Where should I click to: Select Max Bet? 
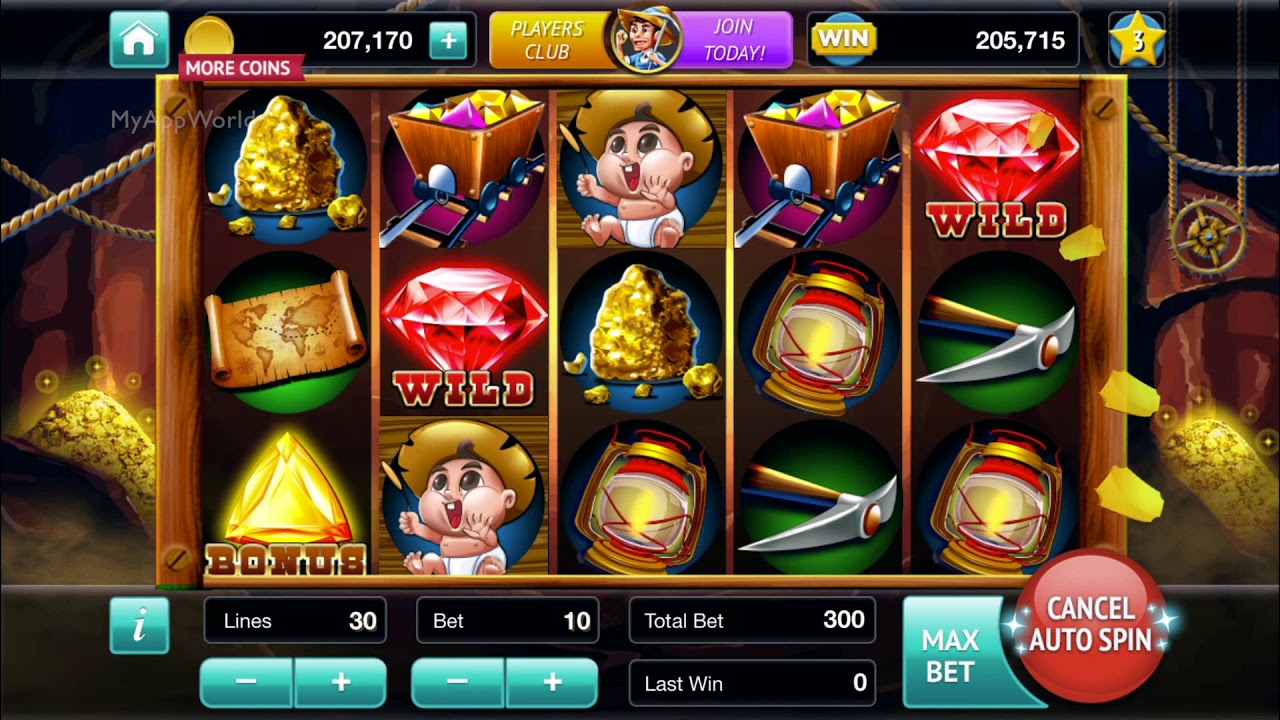pyautogui.click(x=950, y=655)
